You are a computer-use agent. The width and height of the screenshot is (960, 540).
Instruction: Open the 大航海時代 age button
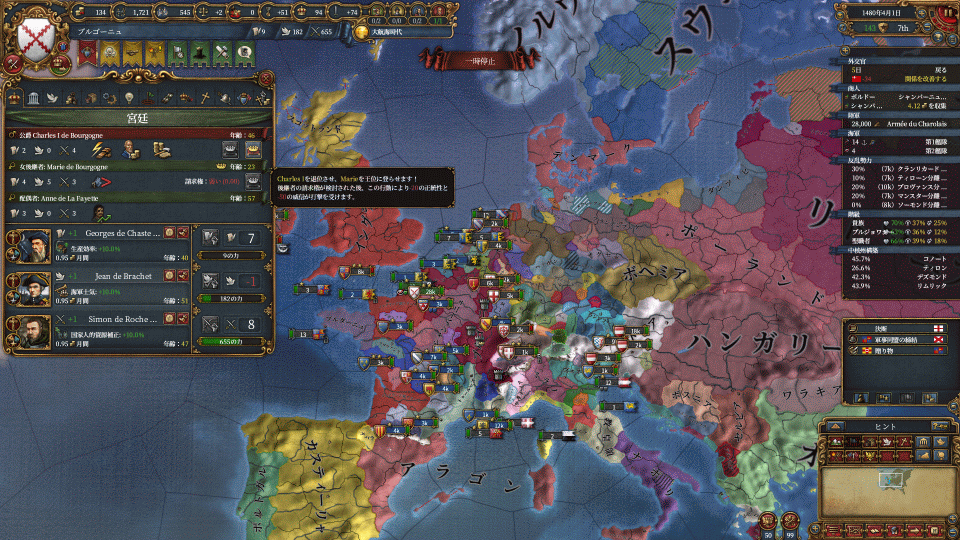392,32
